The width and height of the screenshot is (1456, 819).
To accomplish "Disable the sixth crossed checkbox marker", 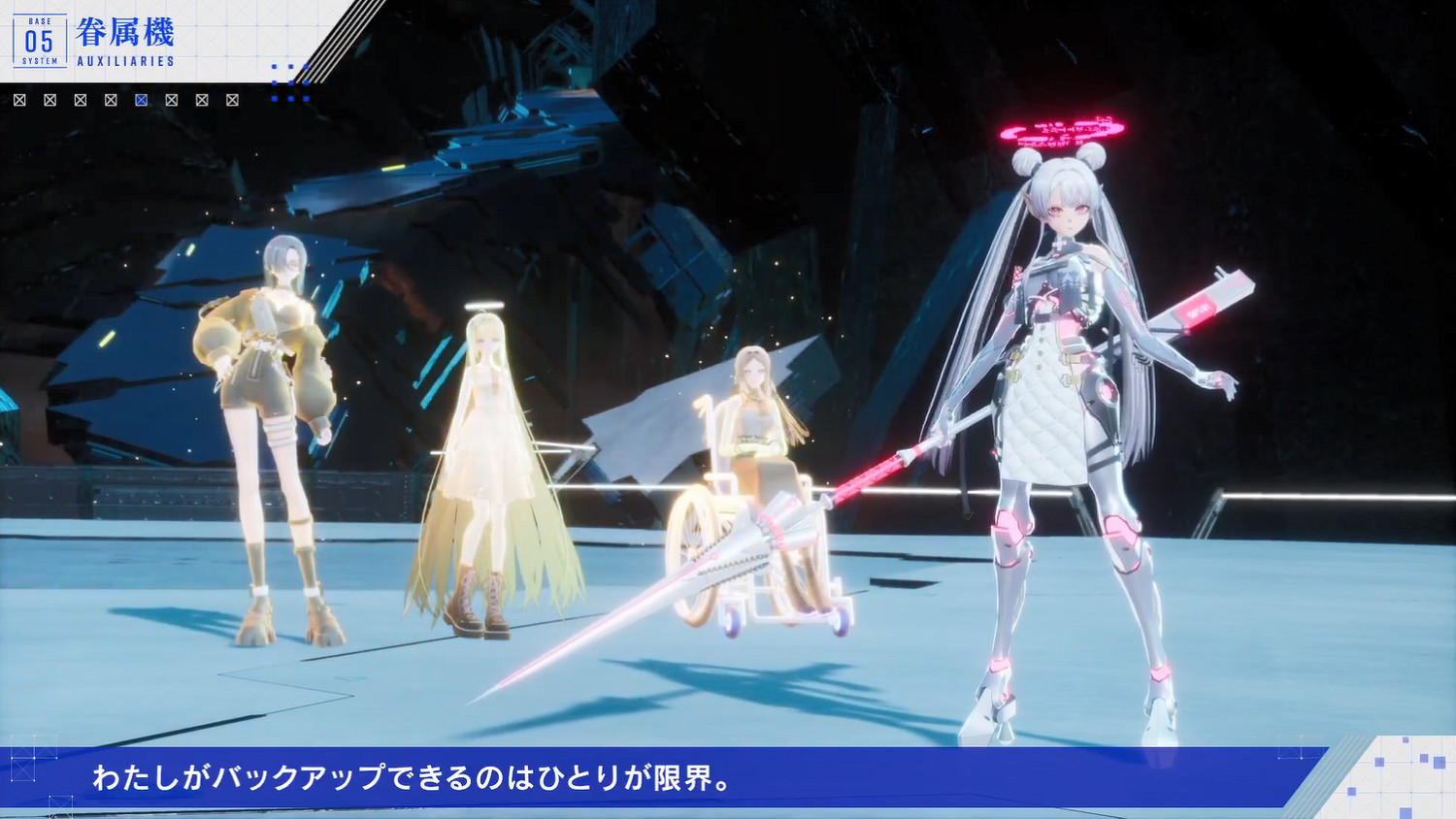I will 172,99.
